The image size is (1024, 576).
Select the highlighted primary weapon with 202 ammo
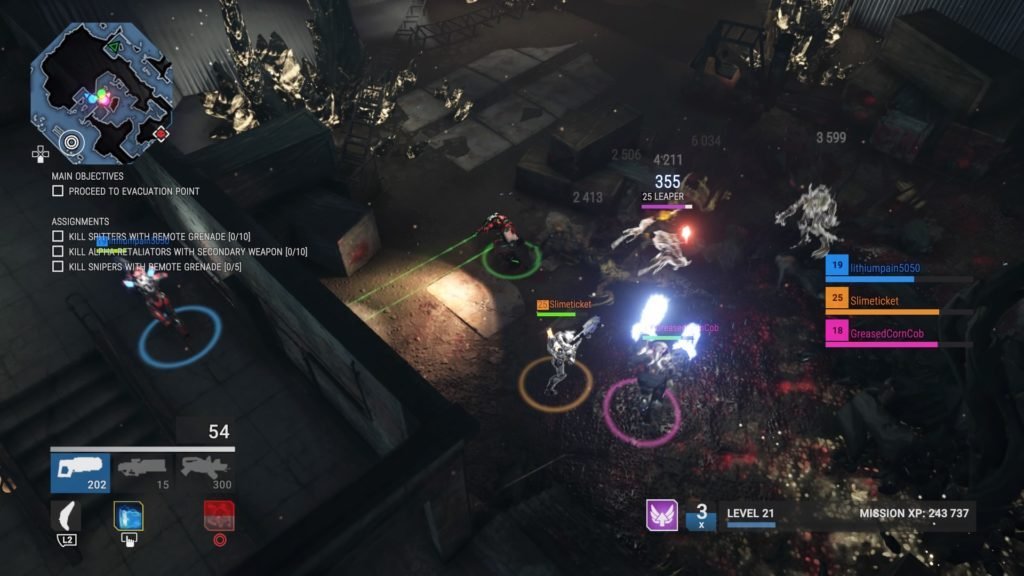[x=80, y=473]
